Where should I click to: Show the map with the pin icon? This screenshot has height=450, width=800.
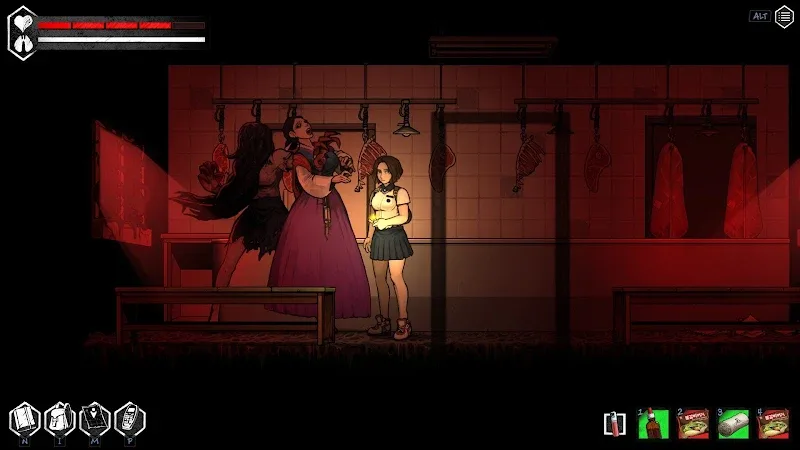coord(93,417)
